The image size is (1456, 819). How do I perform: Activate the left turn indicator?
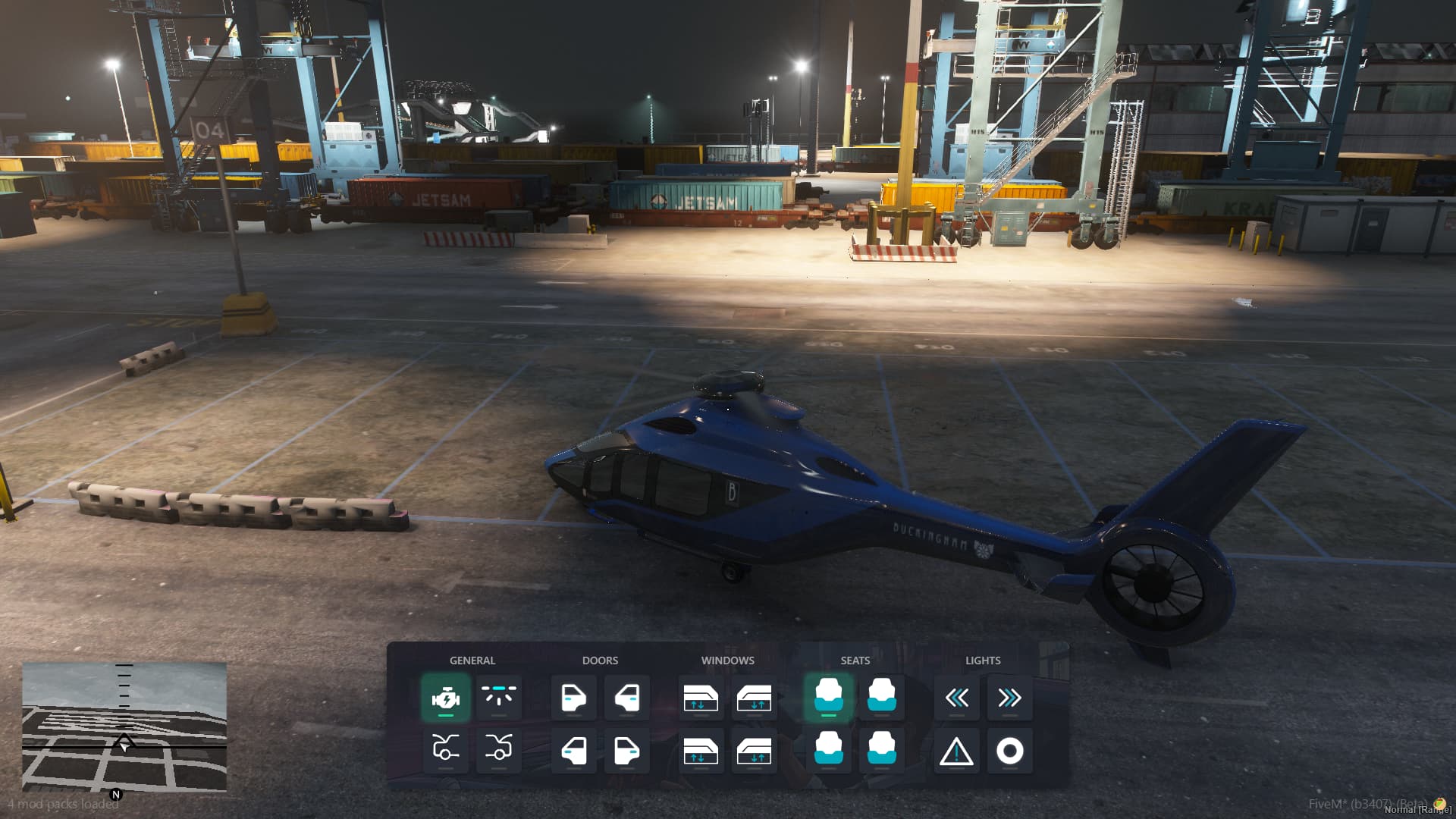click(956, 698)
